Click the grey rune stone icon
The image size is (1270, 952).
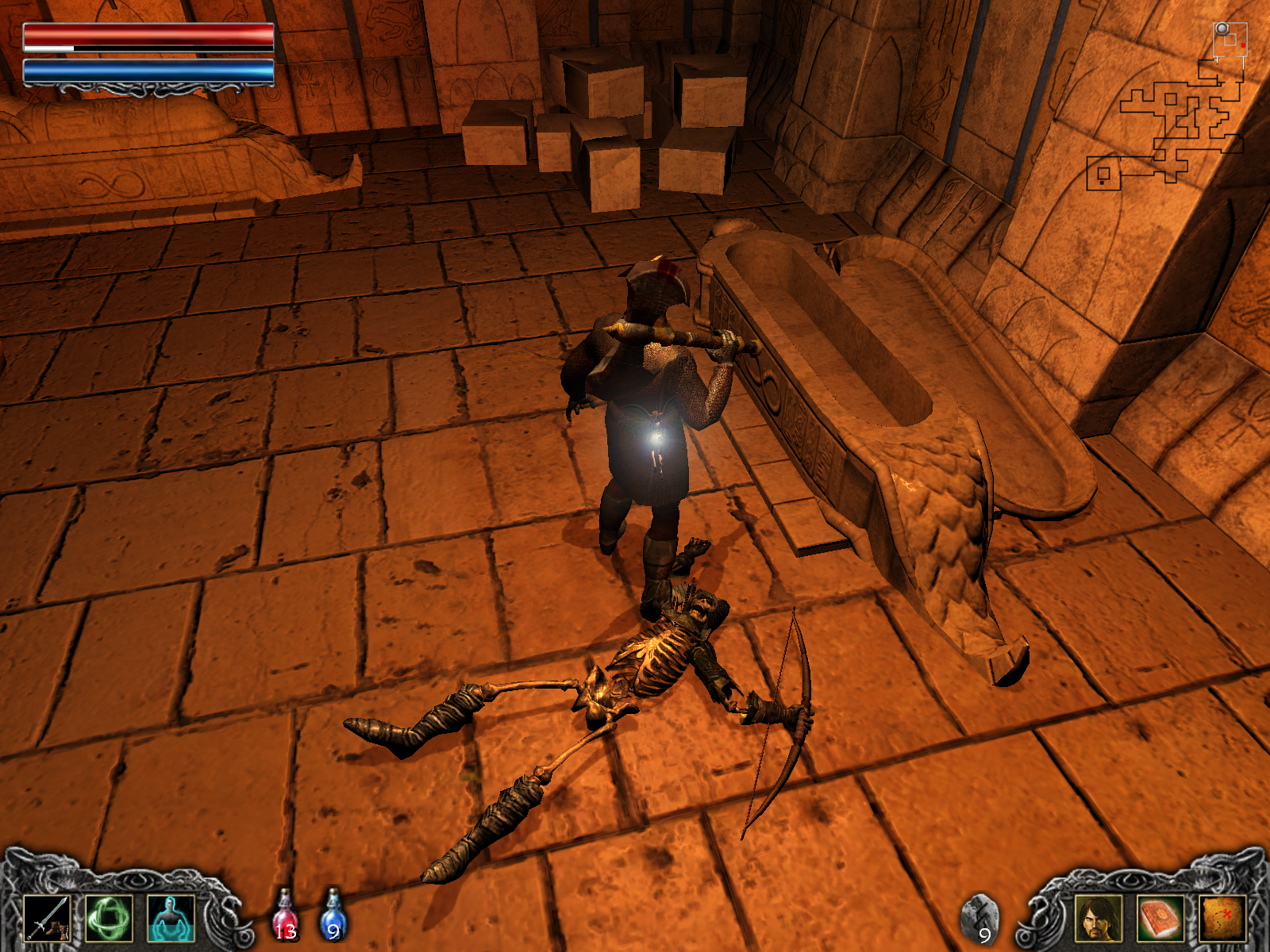coord(980,918)
